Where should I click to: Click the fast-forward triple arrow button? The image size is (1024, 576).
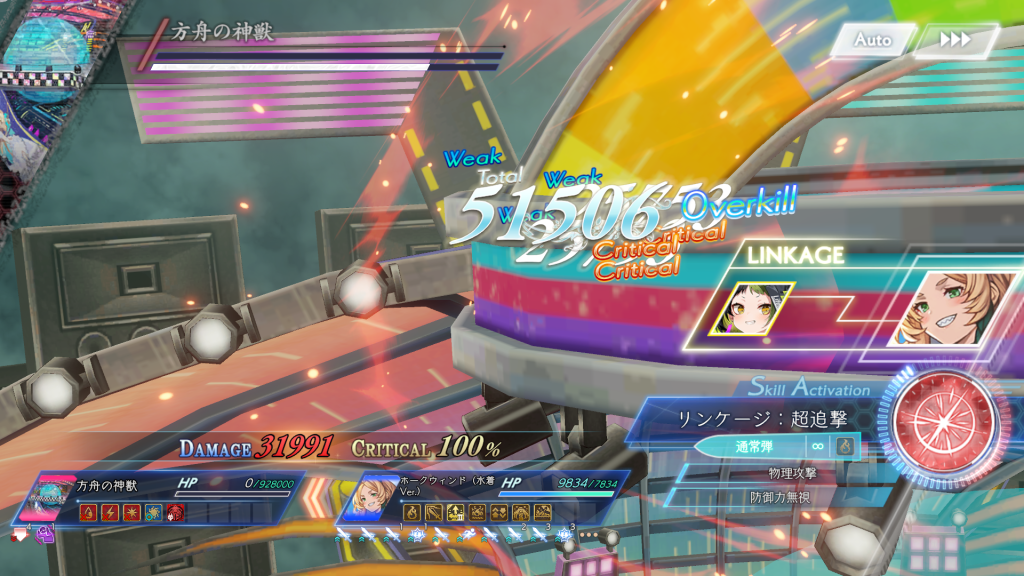click(x=955, y=40)
